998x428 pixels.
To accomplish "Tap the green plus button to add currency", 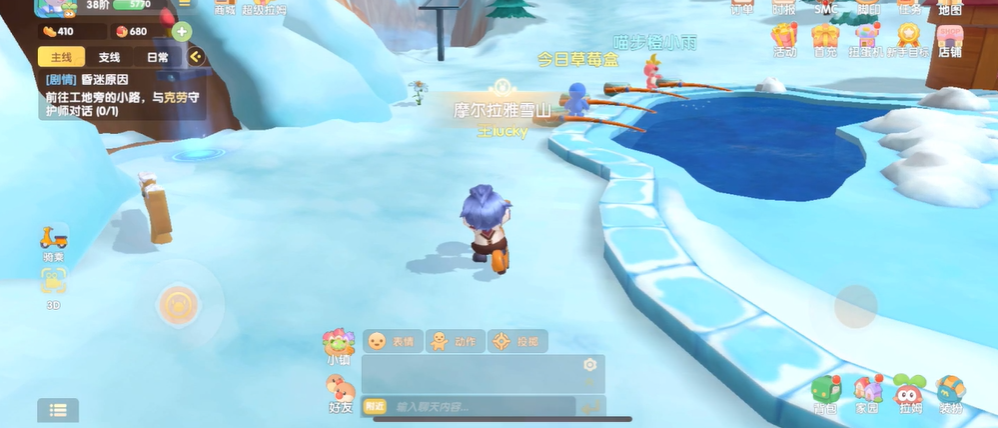I will [181, 31].
